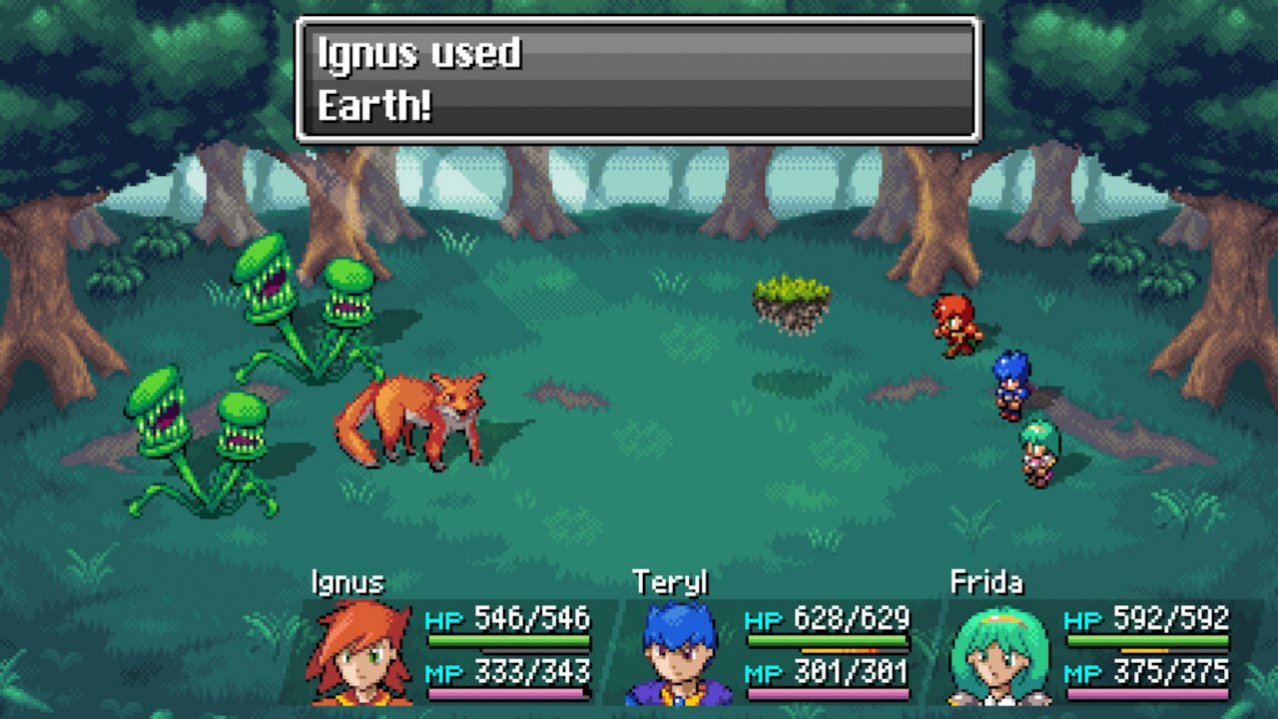Click the "Ignus used Earth!" battle message box
Image resolution: width=1278 pixels, height=719 pixels.
pos(638,80)
